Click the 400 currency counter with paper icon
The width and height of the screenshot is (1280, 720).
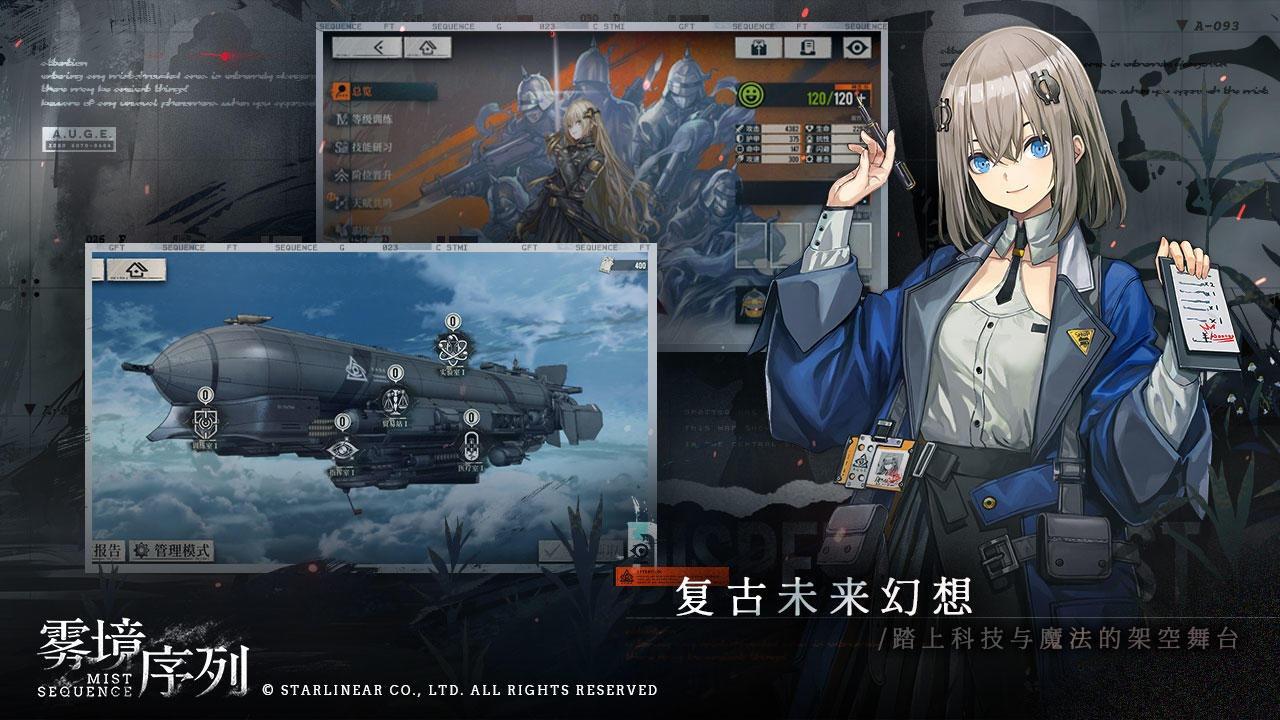coord(625,263)
